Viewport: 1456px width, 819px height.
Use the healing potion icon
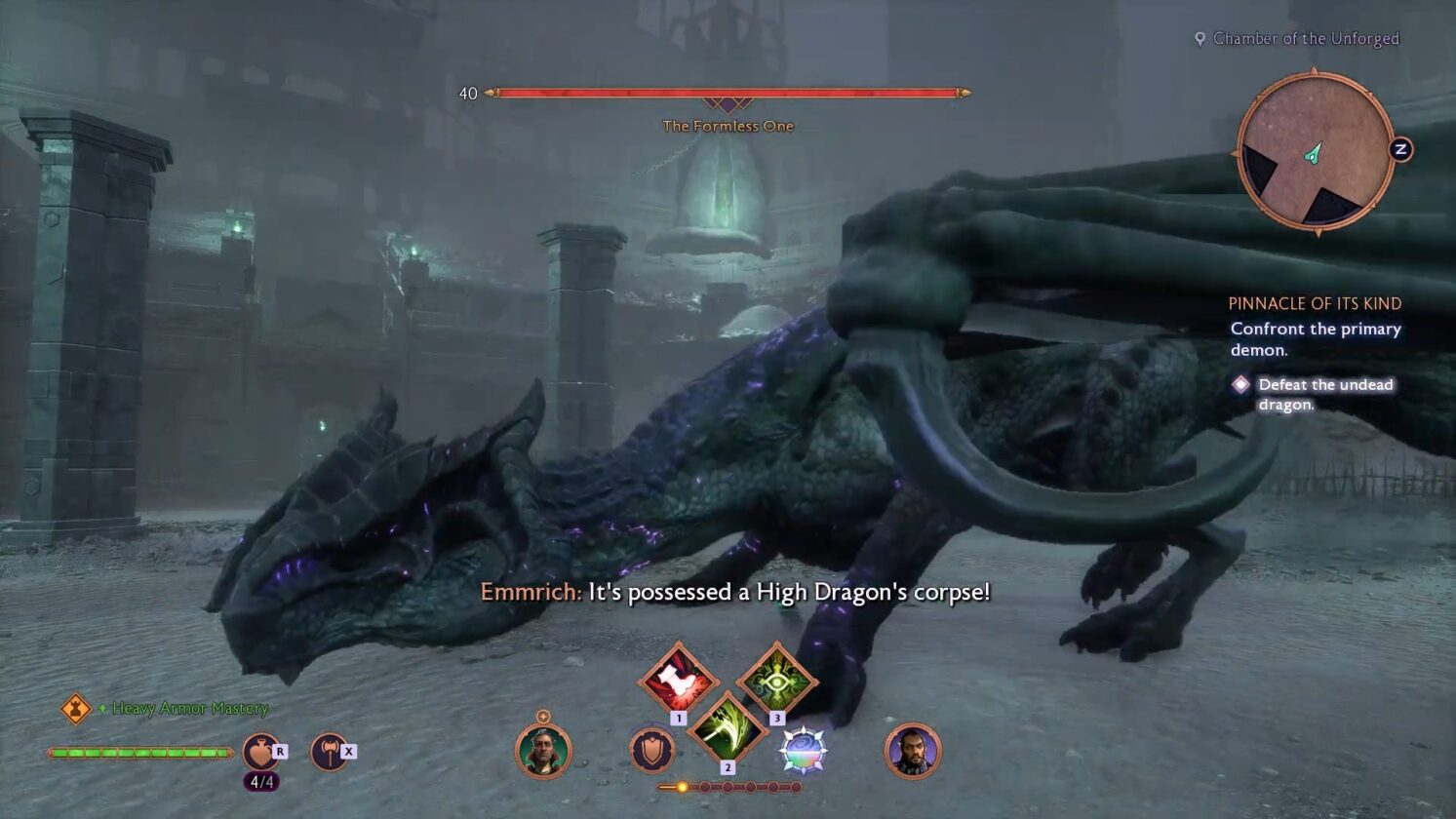[260, 752]
